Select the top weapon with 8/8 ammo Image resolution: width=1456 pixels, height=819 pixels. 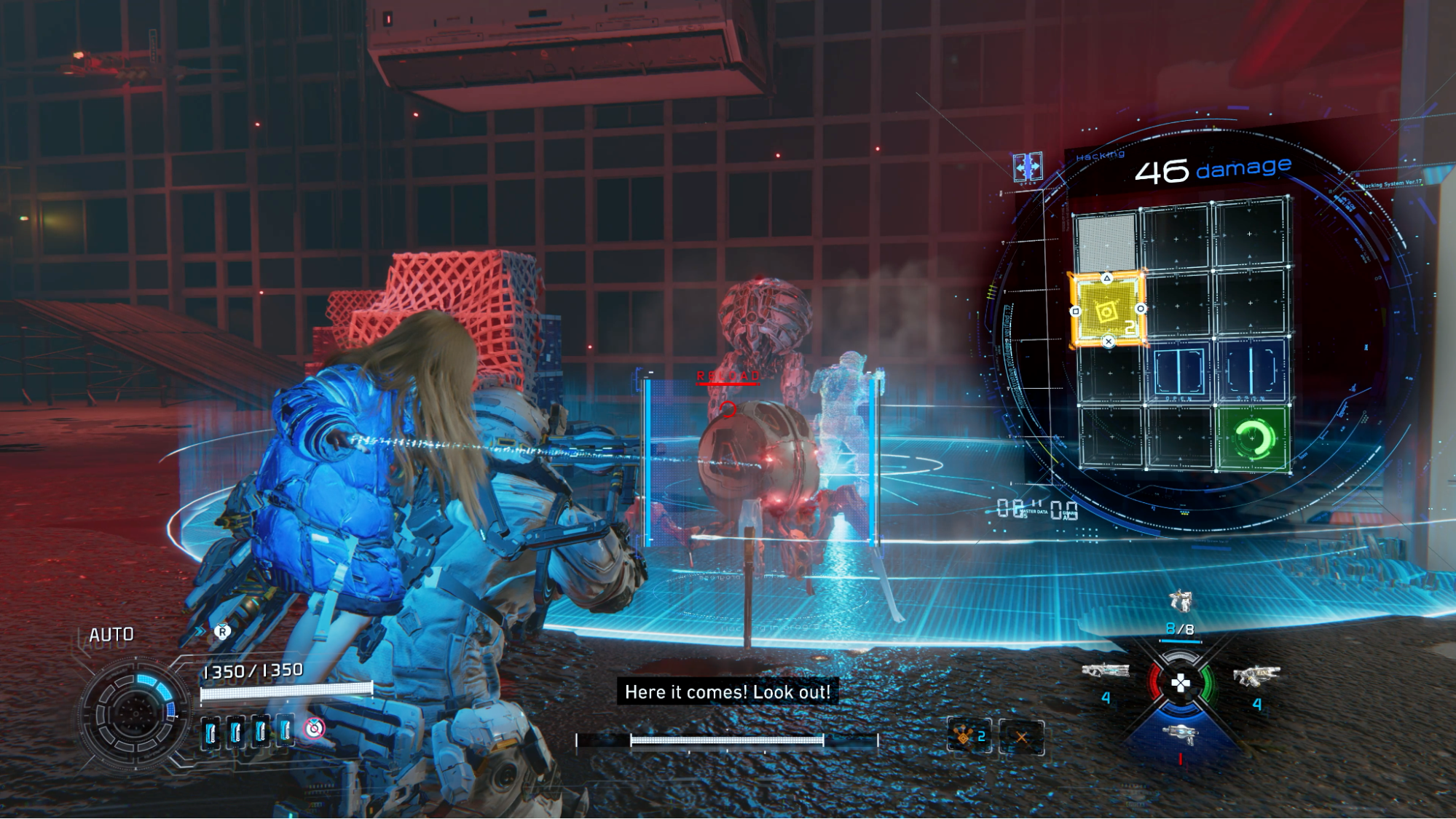tap(1180, 602)
